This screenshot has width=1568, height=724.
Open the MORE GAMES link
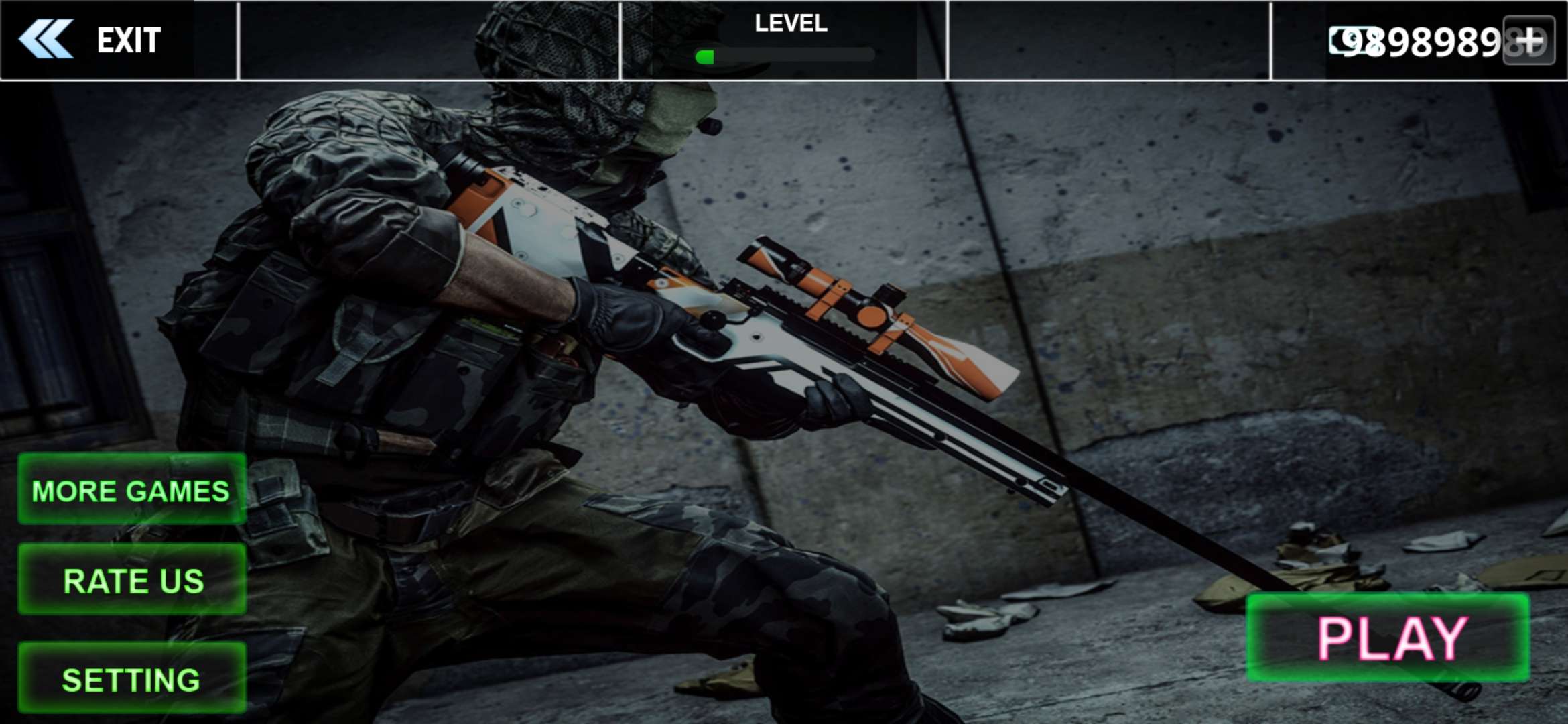pyautogui.click(x=131, y=489)
